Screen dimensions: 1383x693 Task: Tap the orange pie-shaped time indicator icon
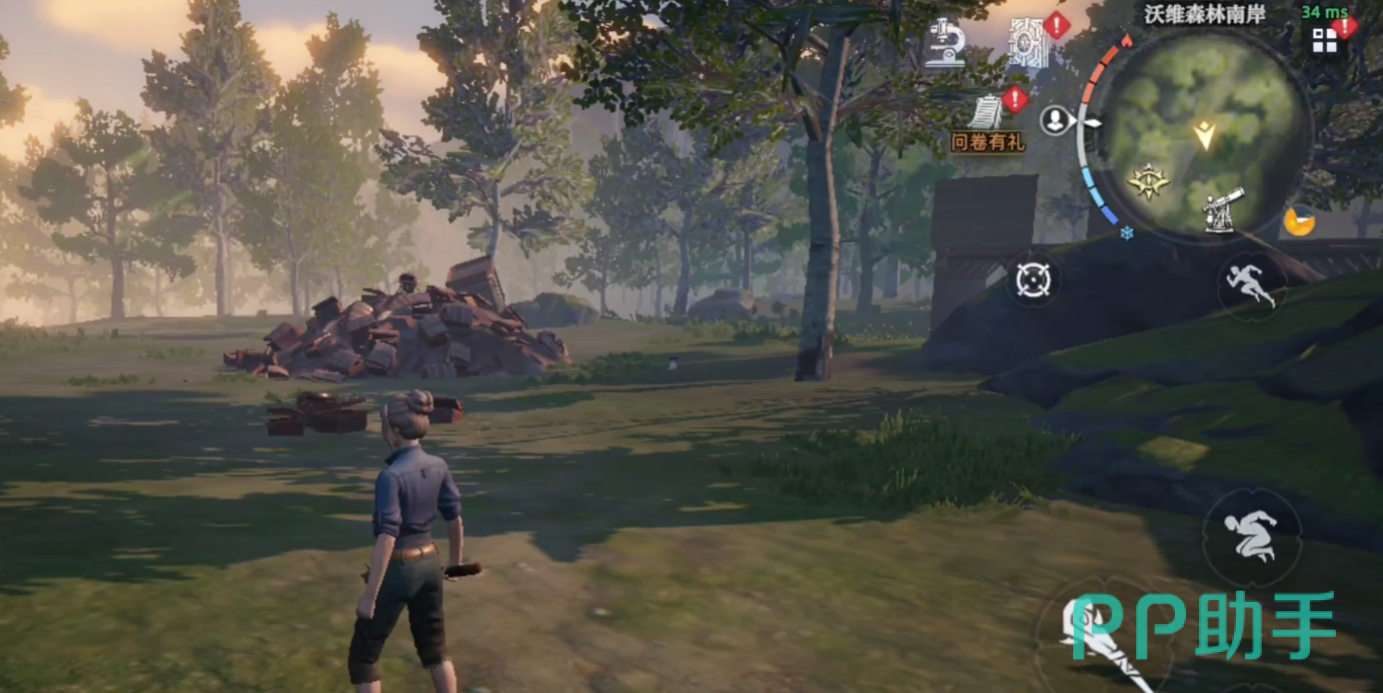(x=1299, y=221)
